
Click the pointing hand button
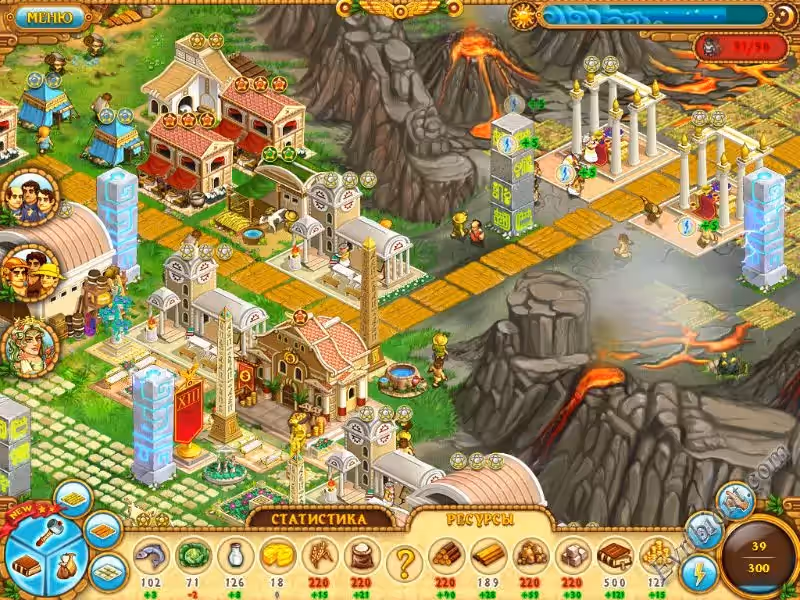click(735, 500)
